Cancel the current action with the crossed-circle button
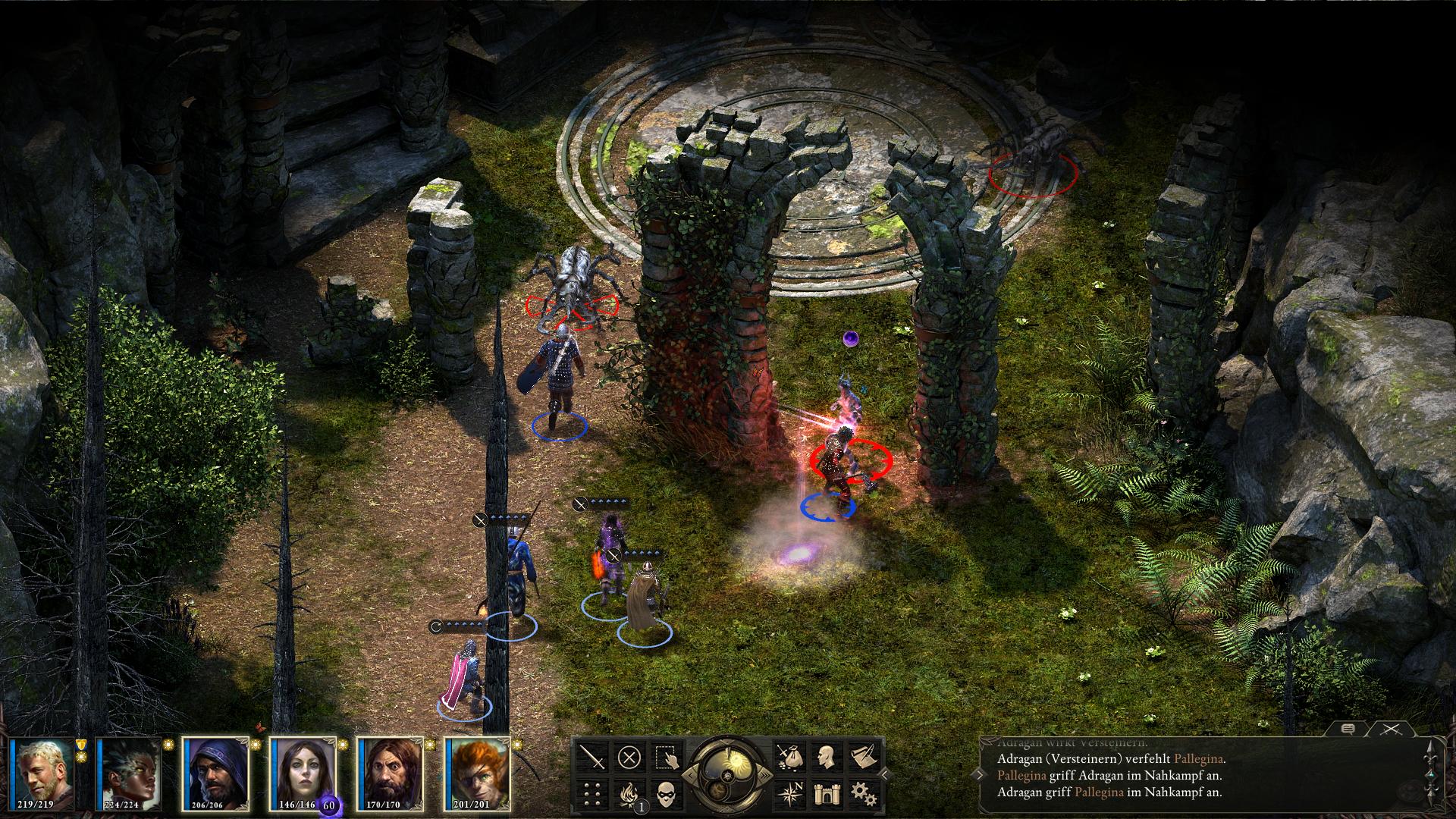This screenshot has width=1456, height=819. tap(629, 757)
